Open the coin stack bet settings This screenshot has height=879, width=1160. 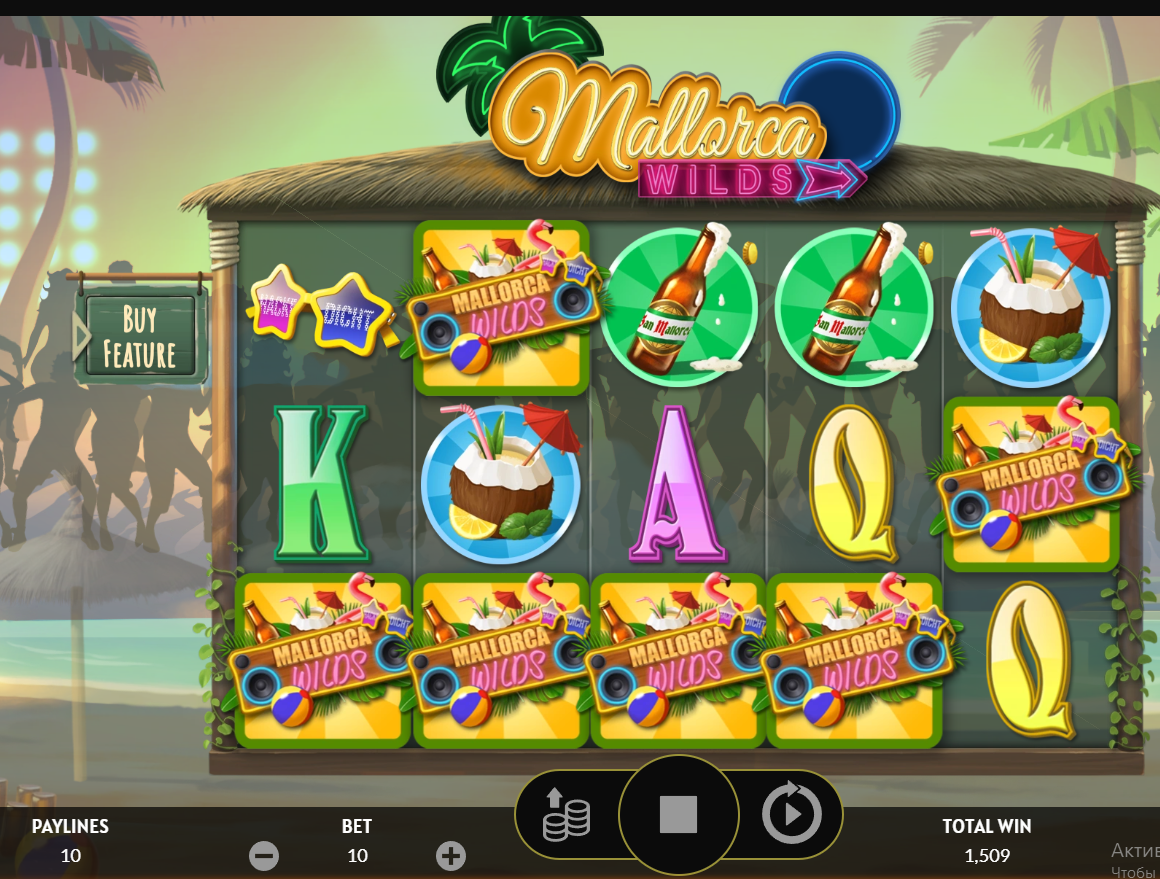[x=566, y=815]
